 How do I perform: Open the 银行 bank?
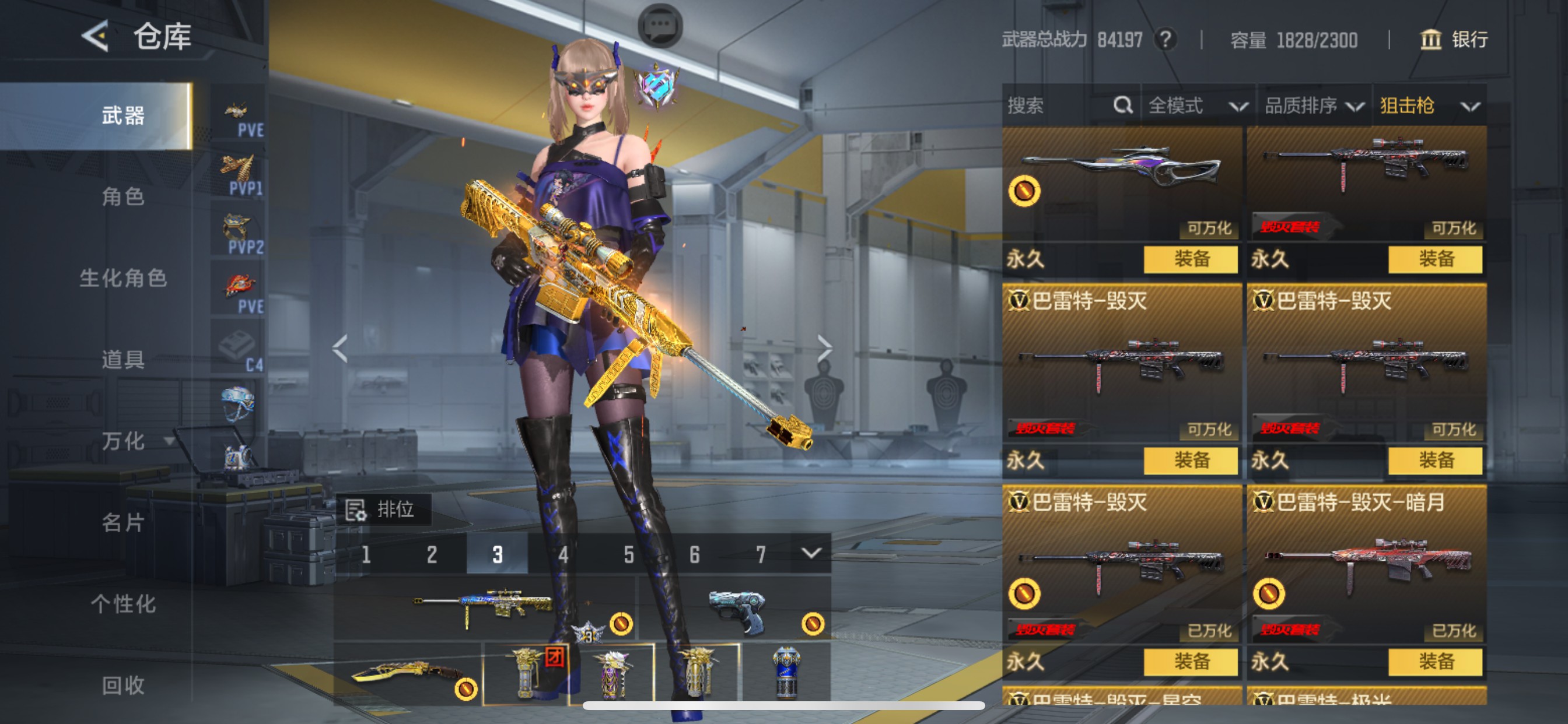tap(1454, 40)
